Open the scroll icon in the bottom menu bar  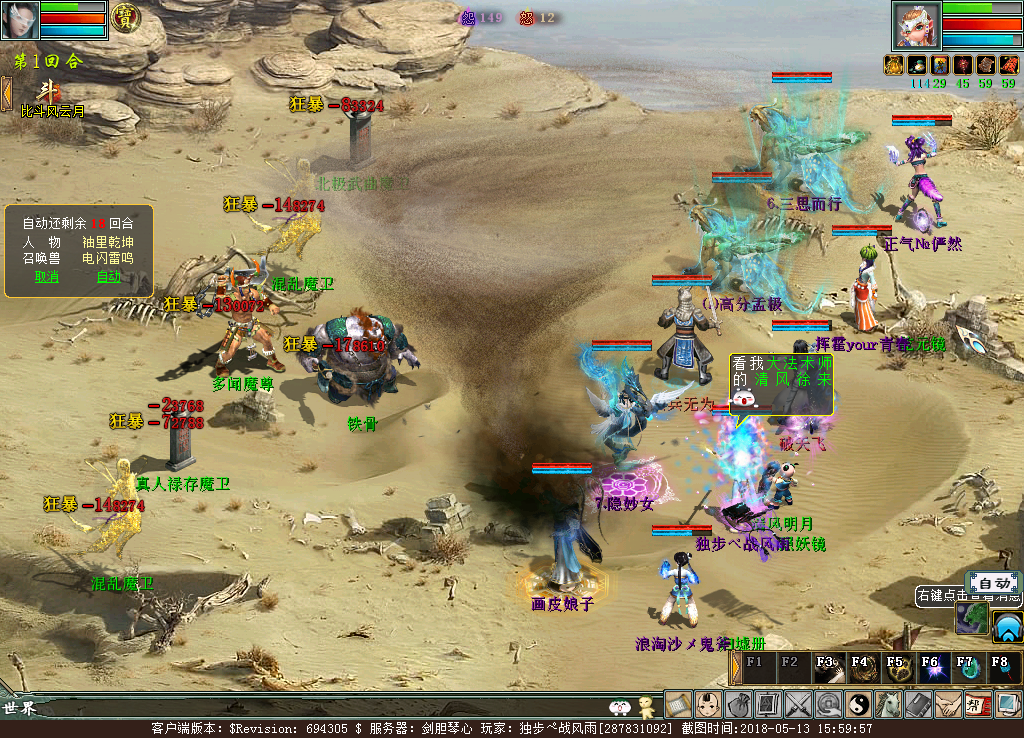click(679, 705)
